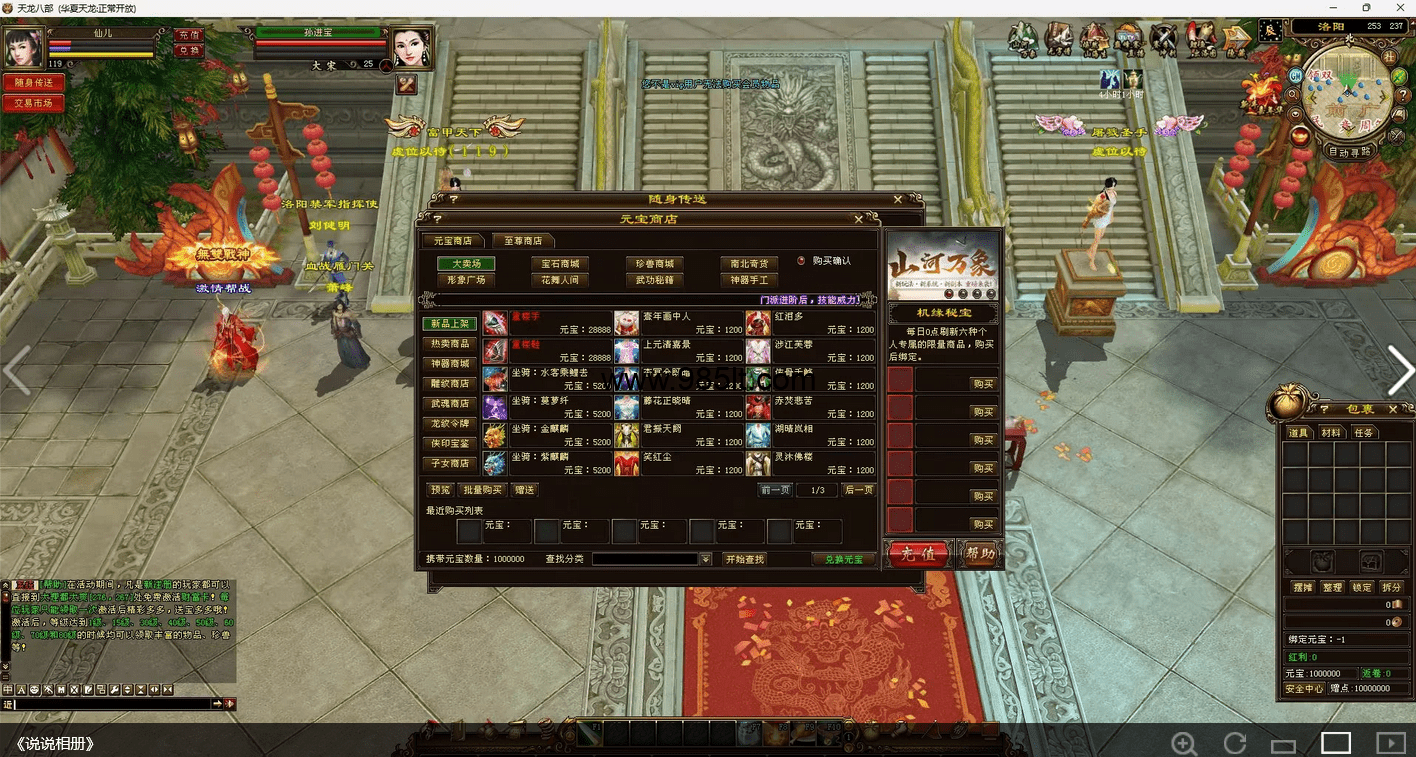Viewport: 1416px width, 757px height.
Task: Click the red 充值 recharge button
Action: (x=918, y=554)
